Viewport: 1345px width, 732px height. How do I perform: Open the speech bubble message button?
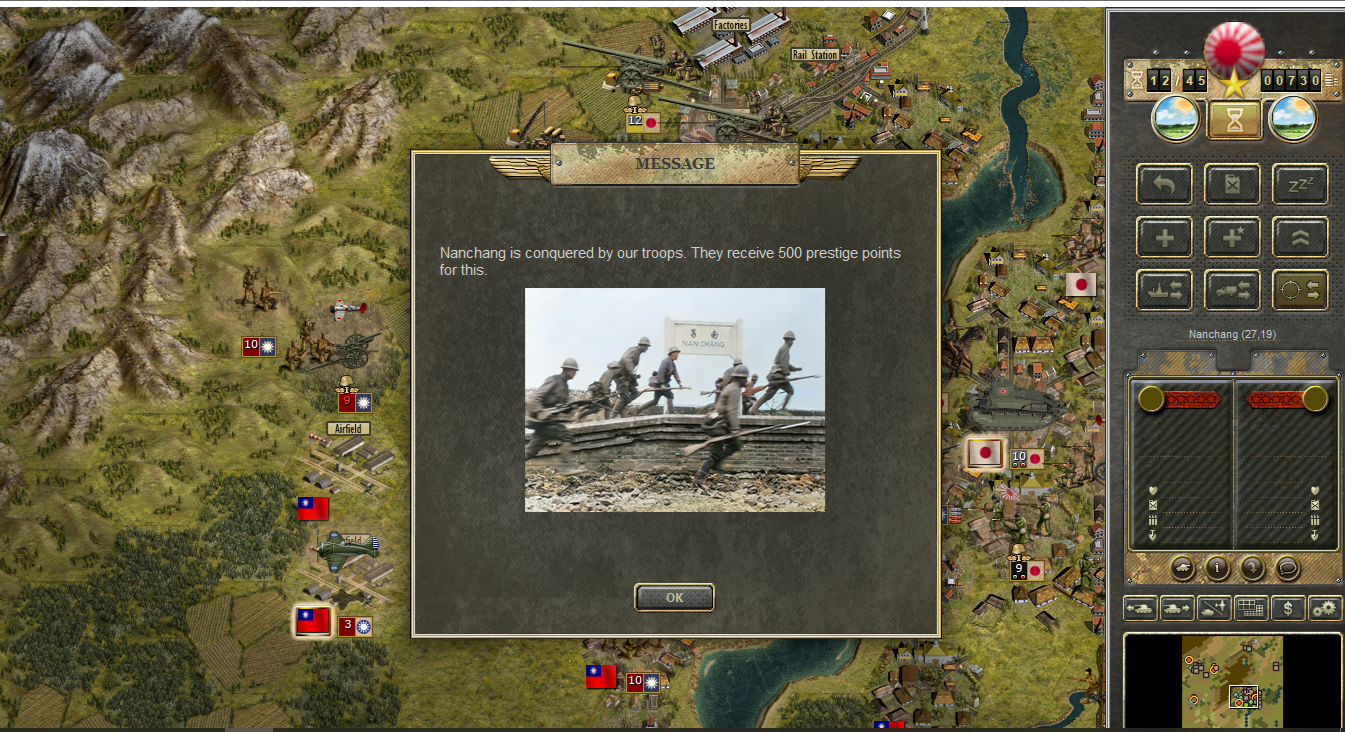click(x=1288, y=568)
